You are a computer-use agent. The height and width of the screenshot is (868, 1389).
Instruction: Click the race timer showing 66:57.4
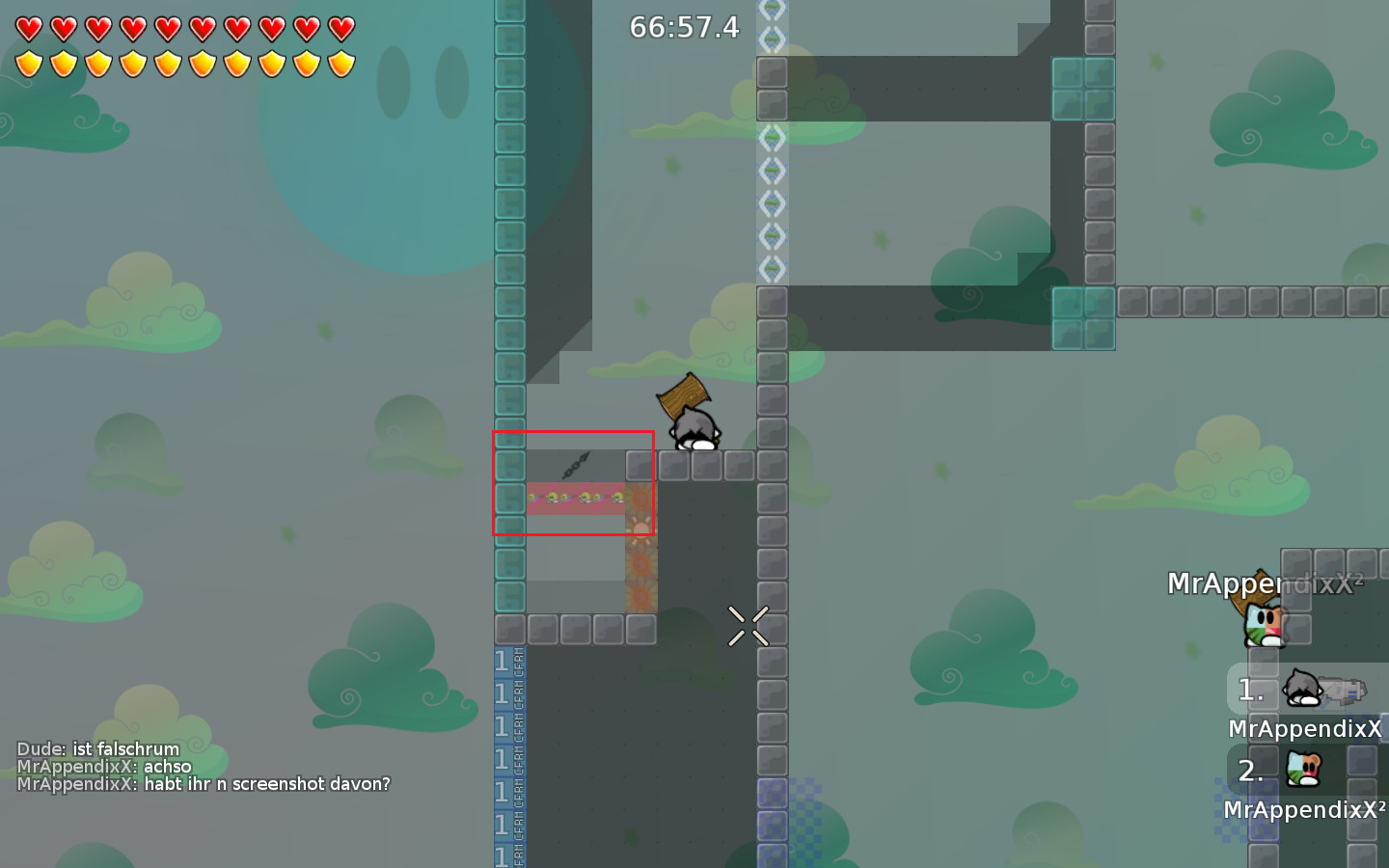(683, 28)
